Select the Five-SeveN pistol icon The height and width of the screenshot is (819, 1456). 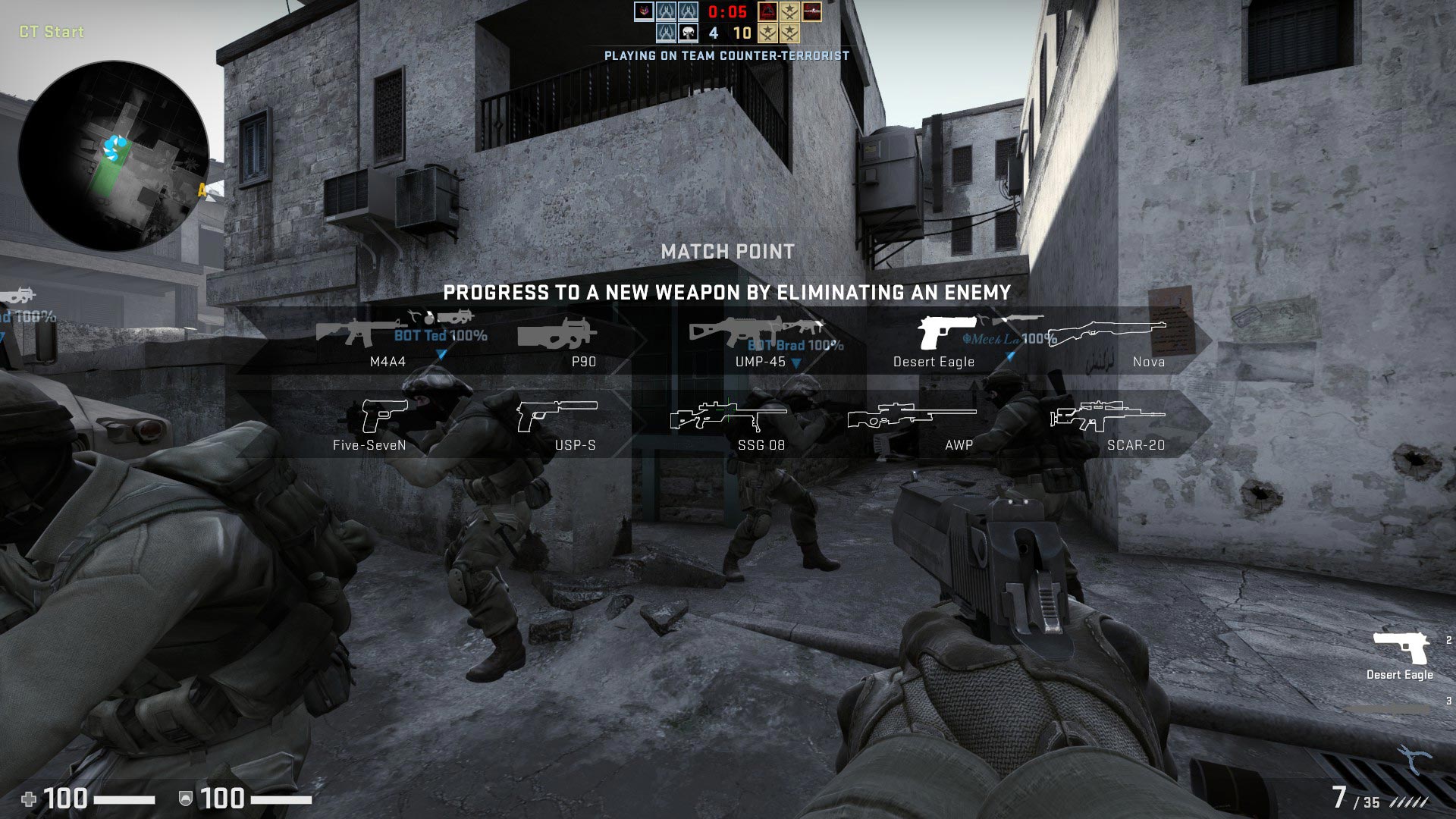click(x=384, y=416)
